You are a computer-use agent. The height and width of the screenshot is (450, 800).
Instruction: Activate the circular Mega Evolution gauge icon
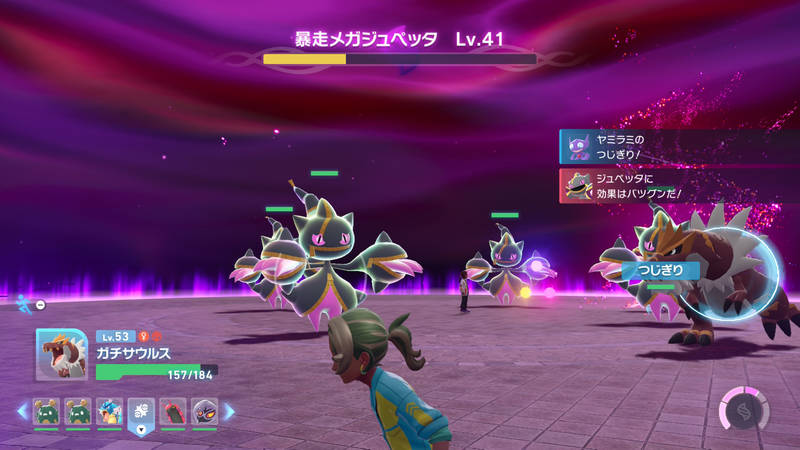pyautogui.click(x=744, y=410)
